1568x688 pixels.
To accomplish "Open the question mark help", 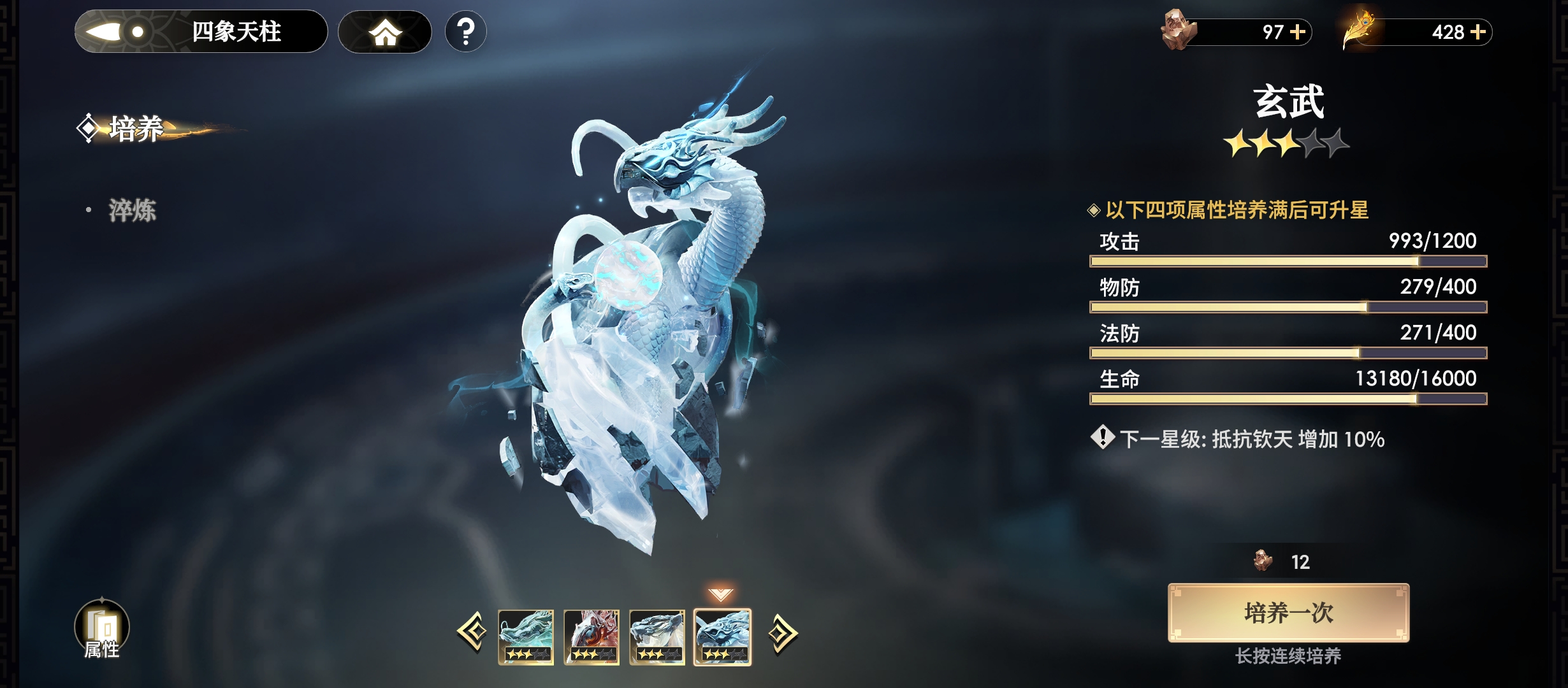I will tap(466, 32).
